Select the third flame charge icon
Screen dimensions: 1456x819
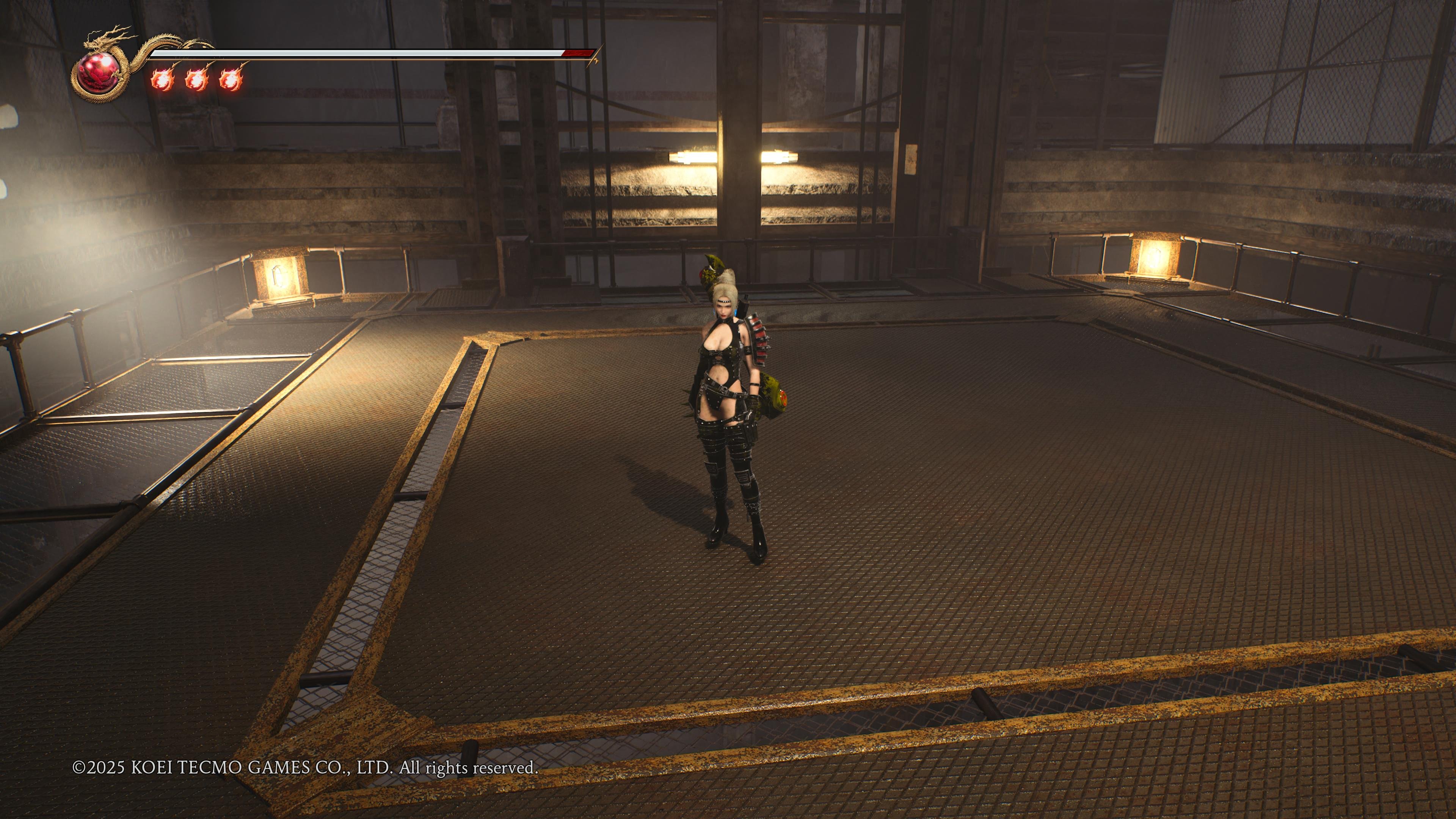point(232,81)
